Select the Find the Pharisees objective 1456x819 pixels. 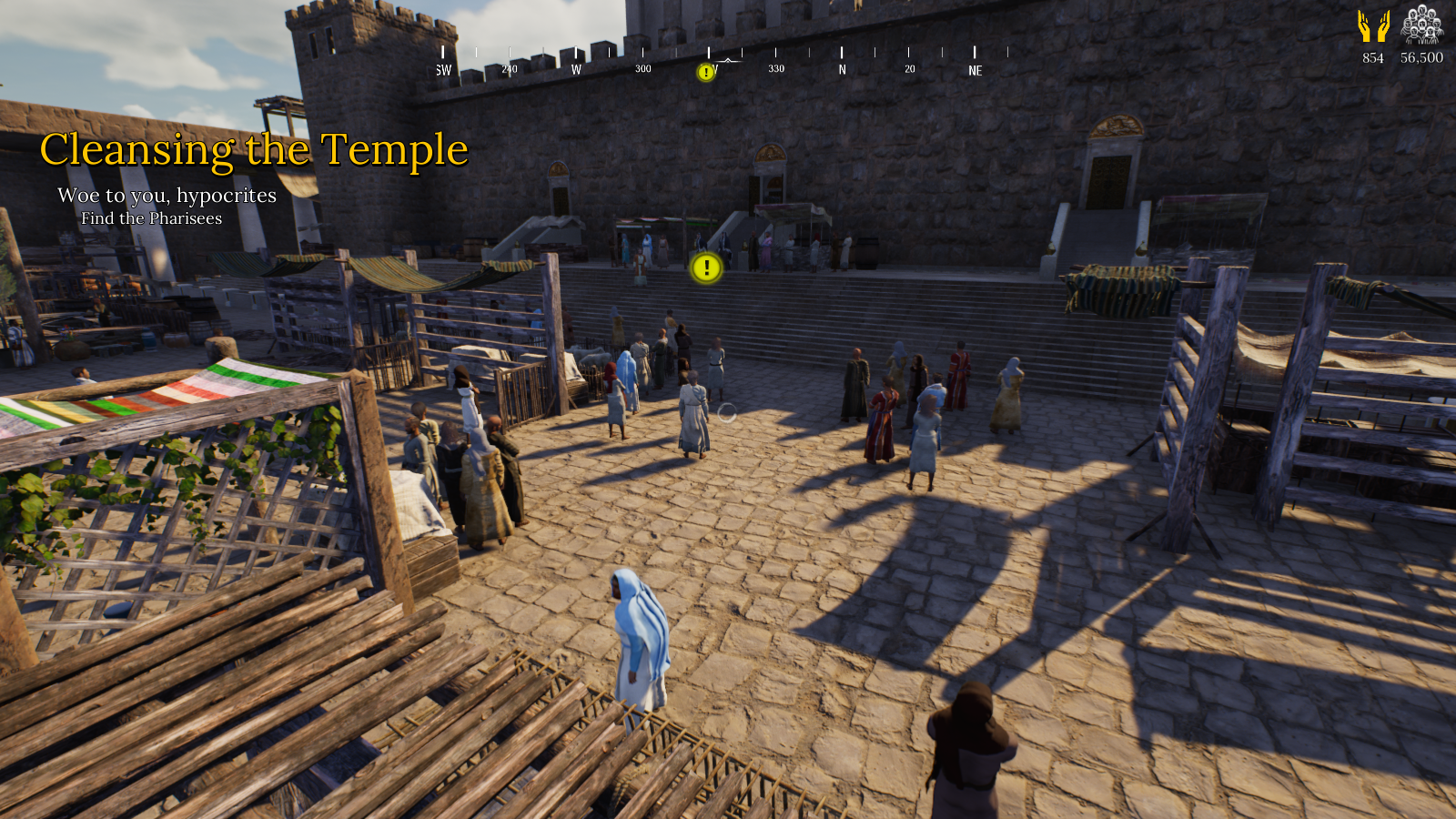(x=151, y=218)
